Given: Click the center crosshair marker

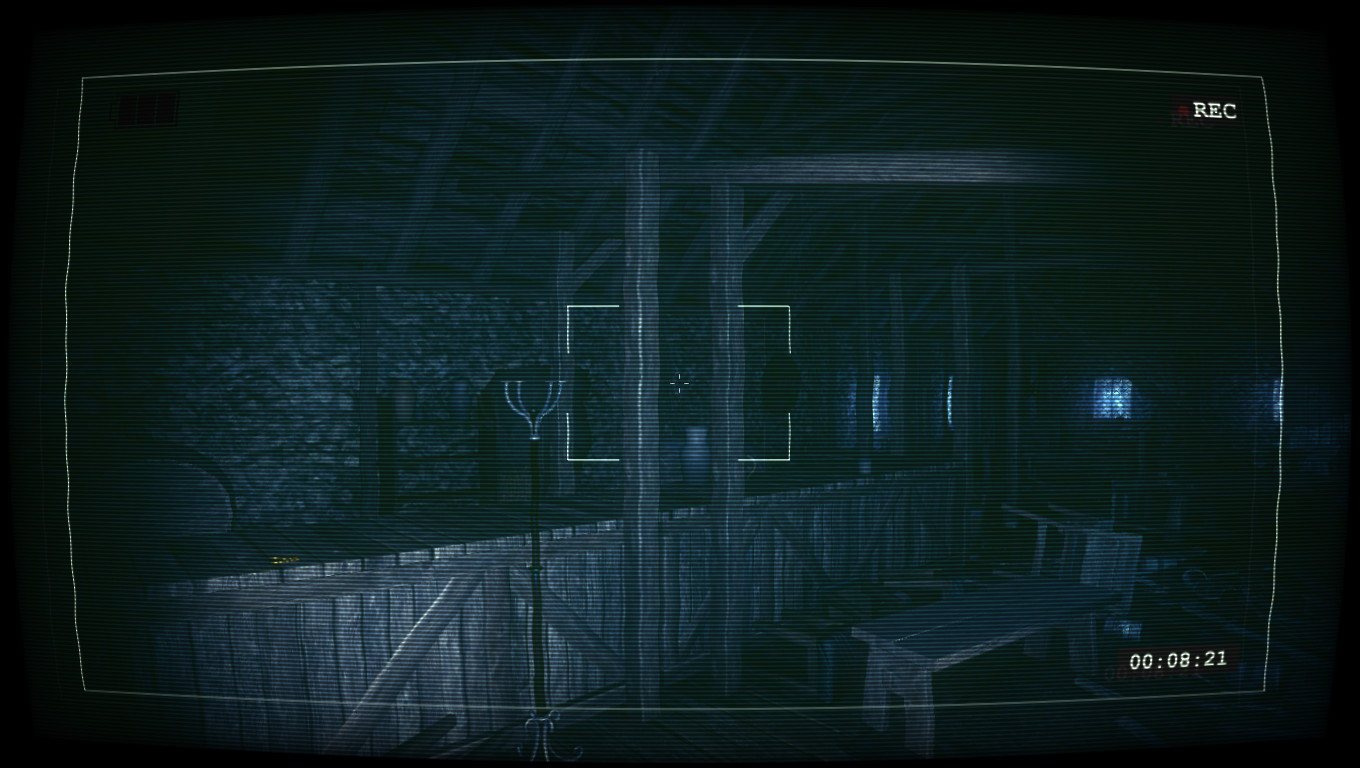Looking at the screenshot, I should 679,384.
